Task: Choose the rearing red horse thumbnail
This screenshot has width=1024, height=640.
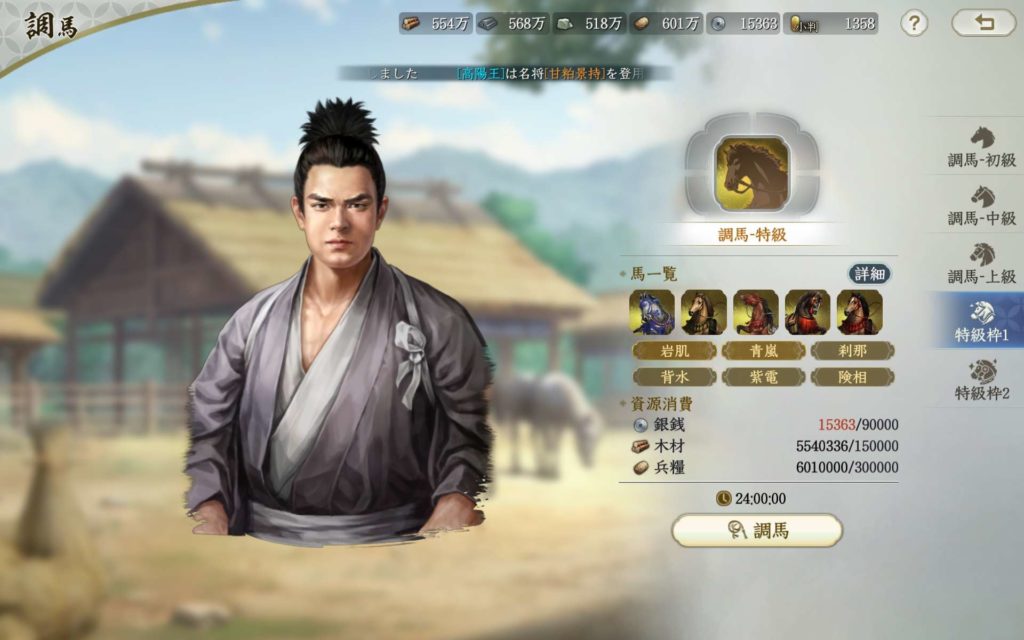Action: tap(755, 312)
